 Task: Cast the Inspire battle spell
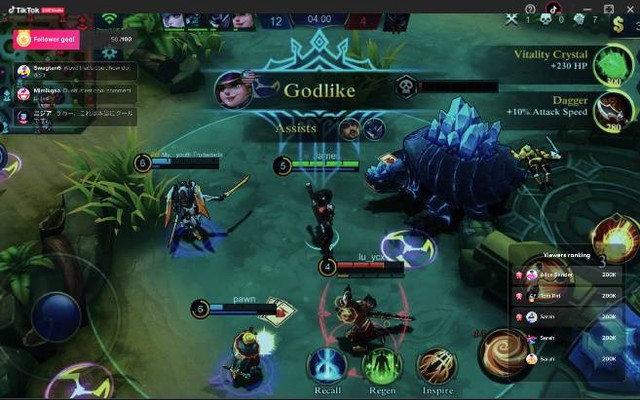tap(436, 366)
